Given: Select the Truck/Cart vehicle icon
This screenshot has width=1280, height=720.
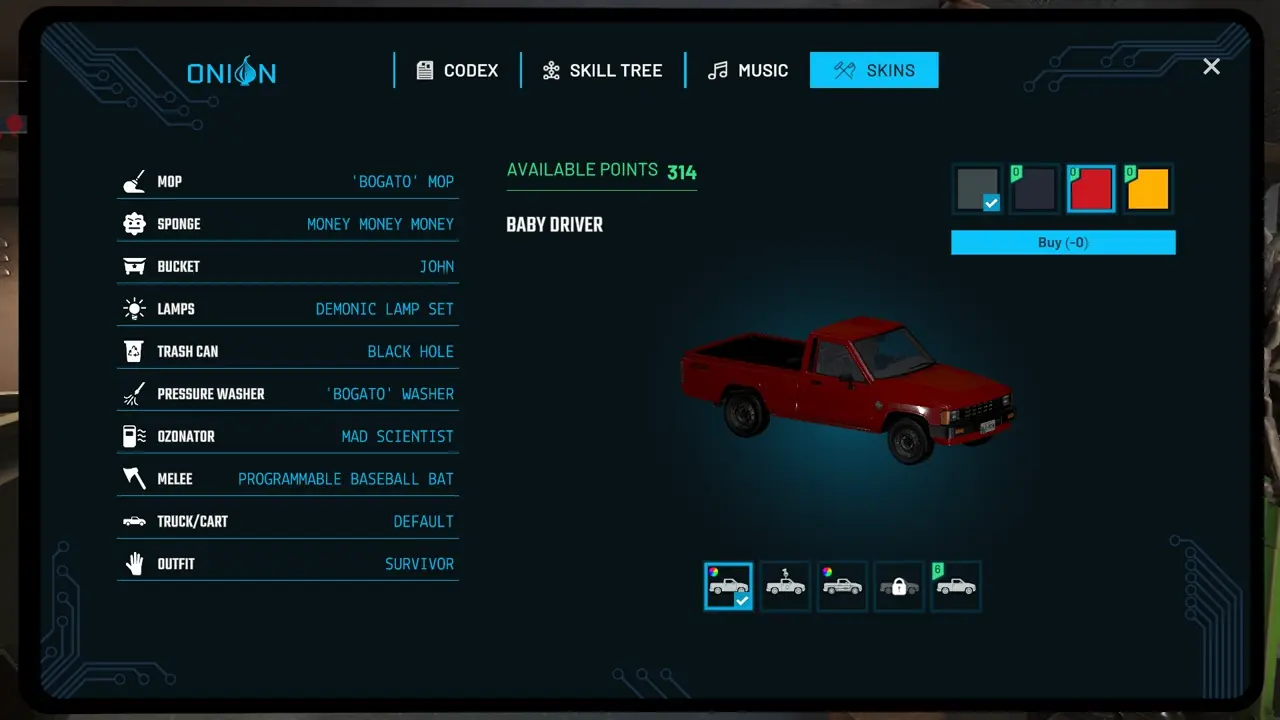Looking at the screenshot, I should [x=134, y=521].
